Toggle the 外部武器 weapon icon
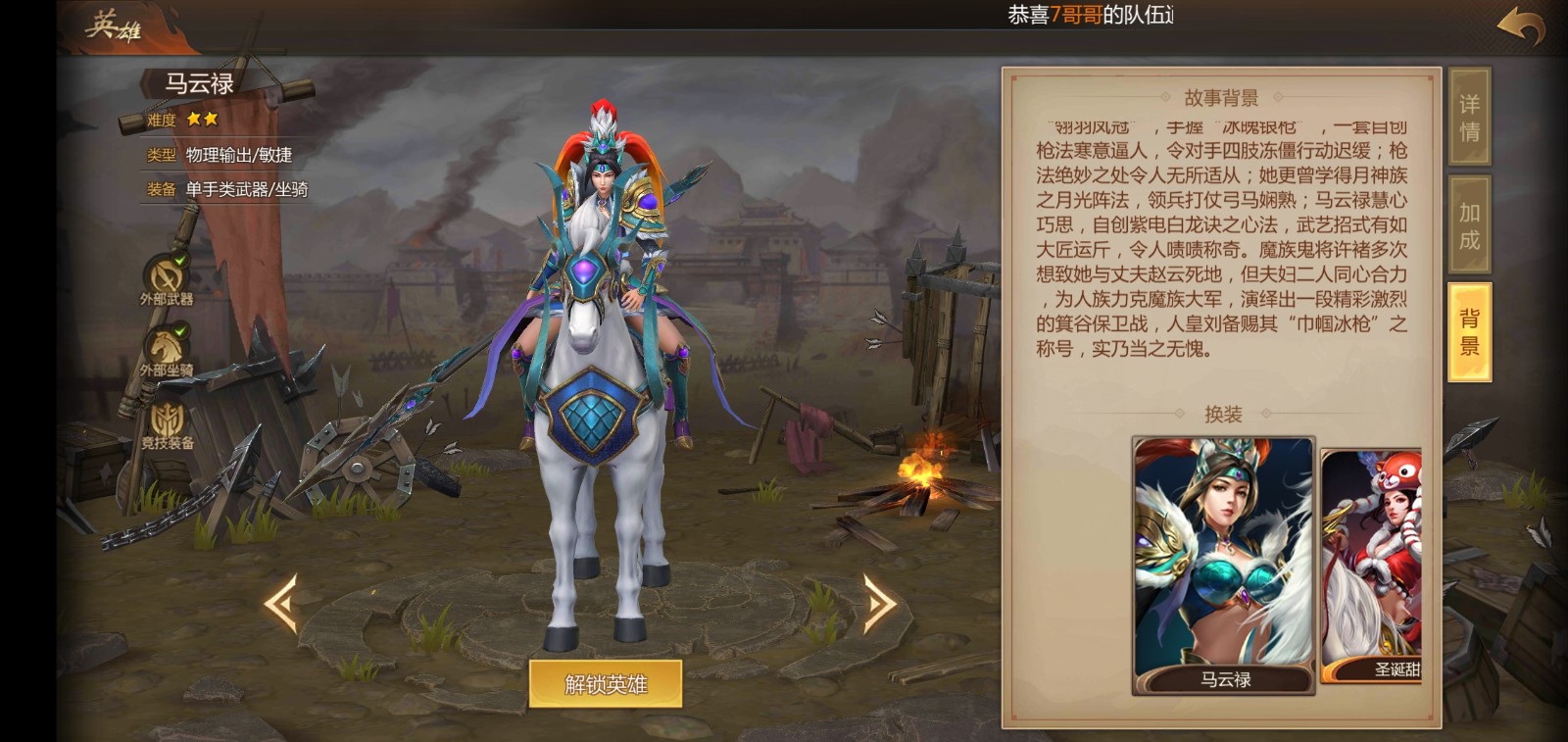Image resolution: width=1568 pixels, height=742 pixels. (167, 275)
